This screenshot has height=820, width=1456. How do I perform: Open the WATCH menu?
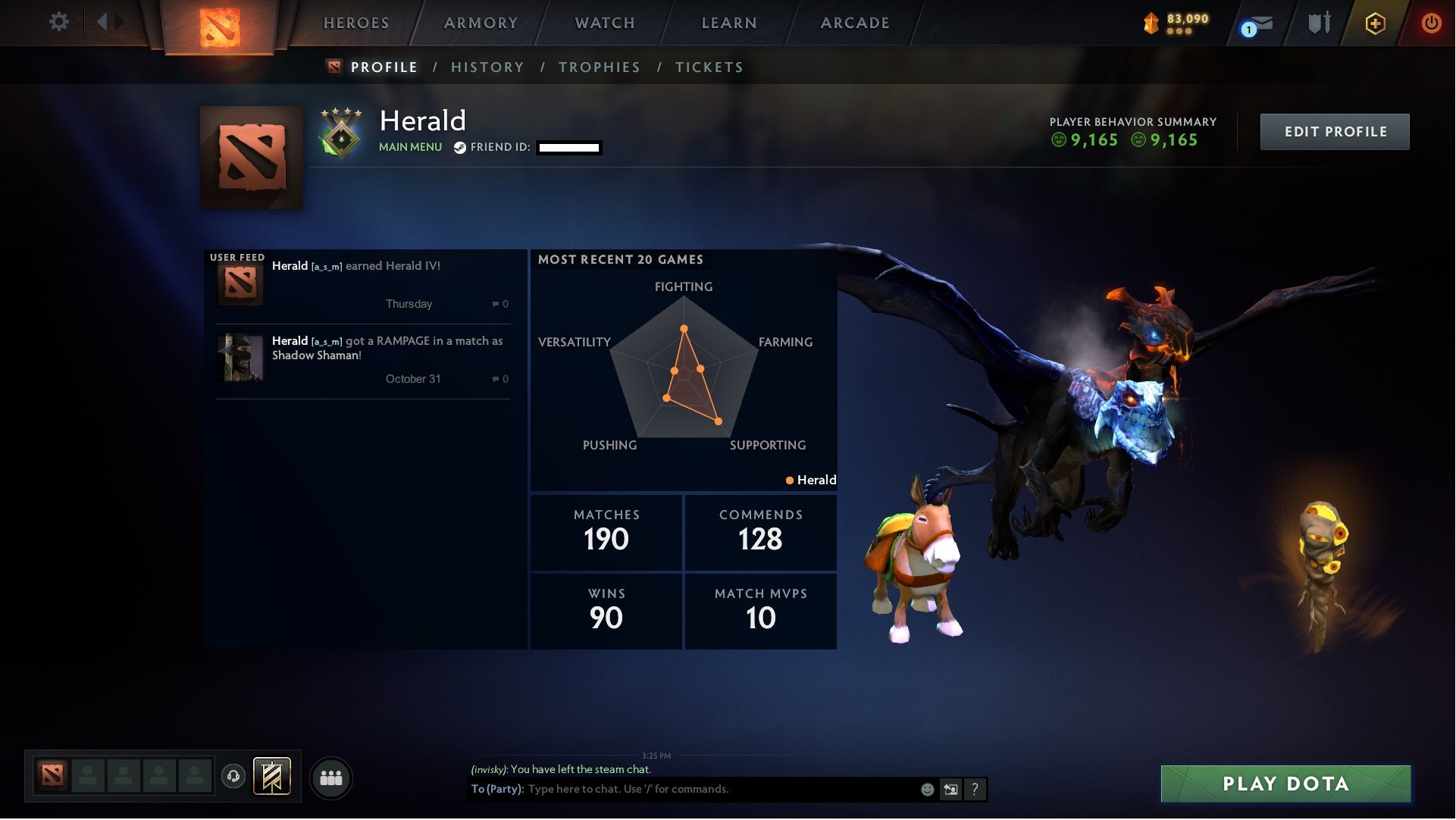click(x=604, y=23)
